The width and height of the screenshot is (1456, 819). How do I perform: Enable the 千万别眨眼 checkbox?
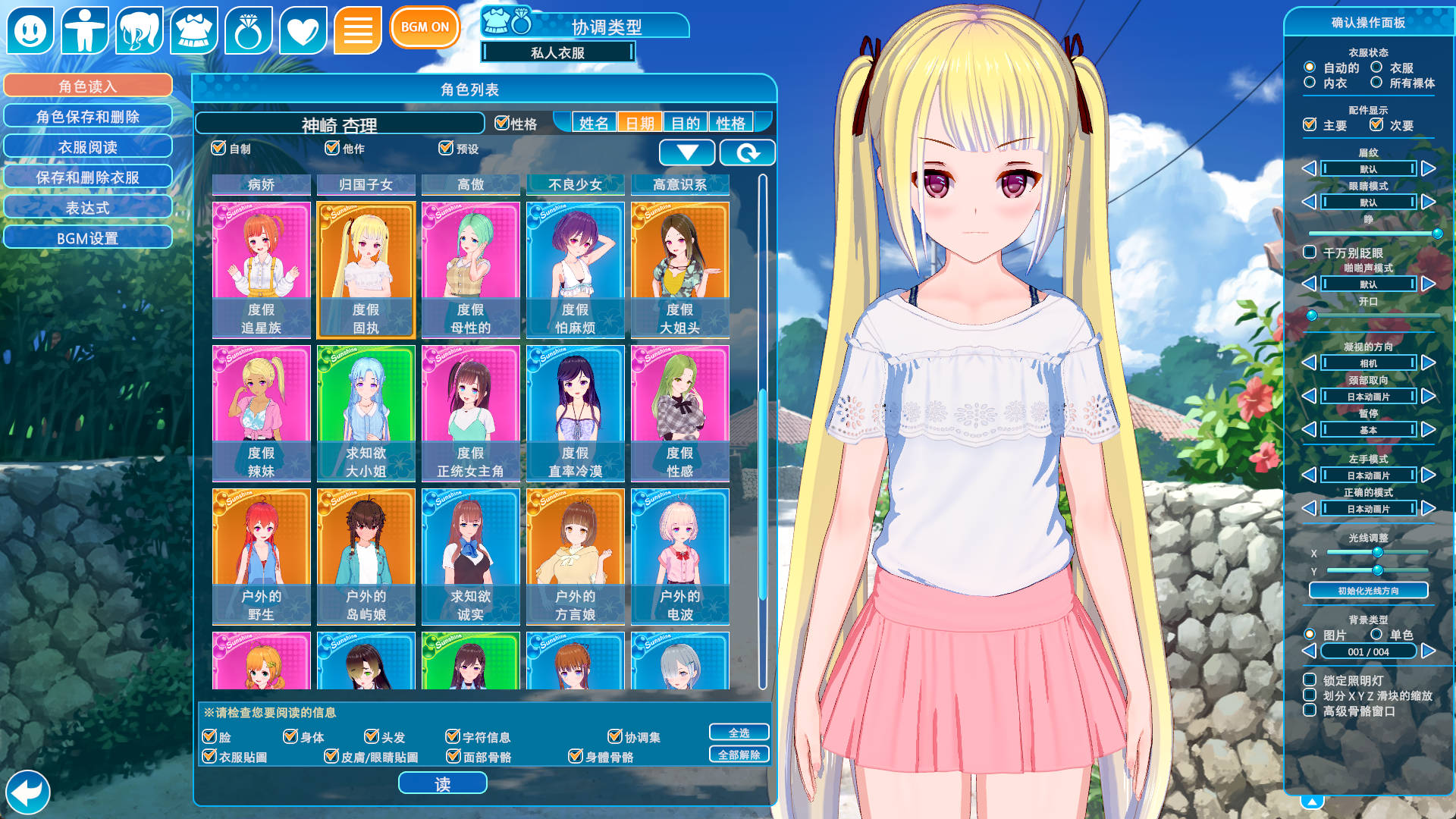click(1310, 252)
